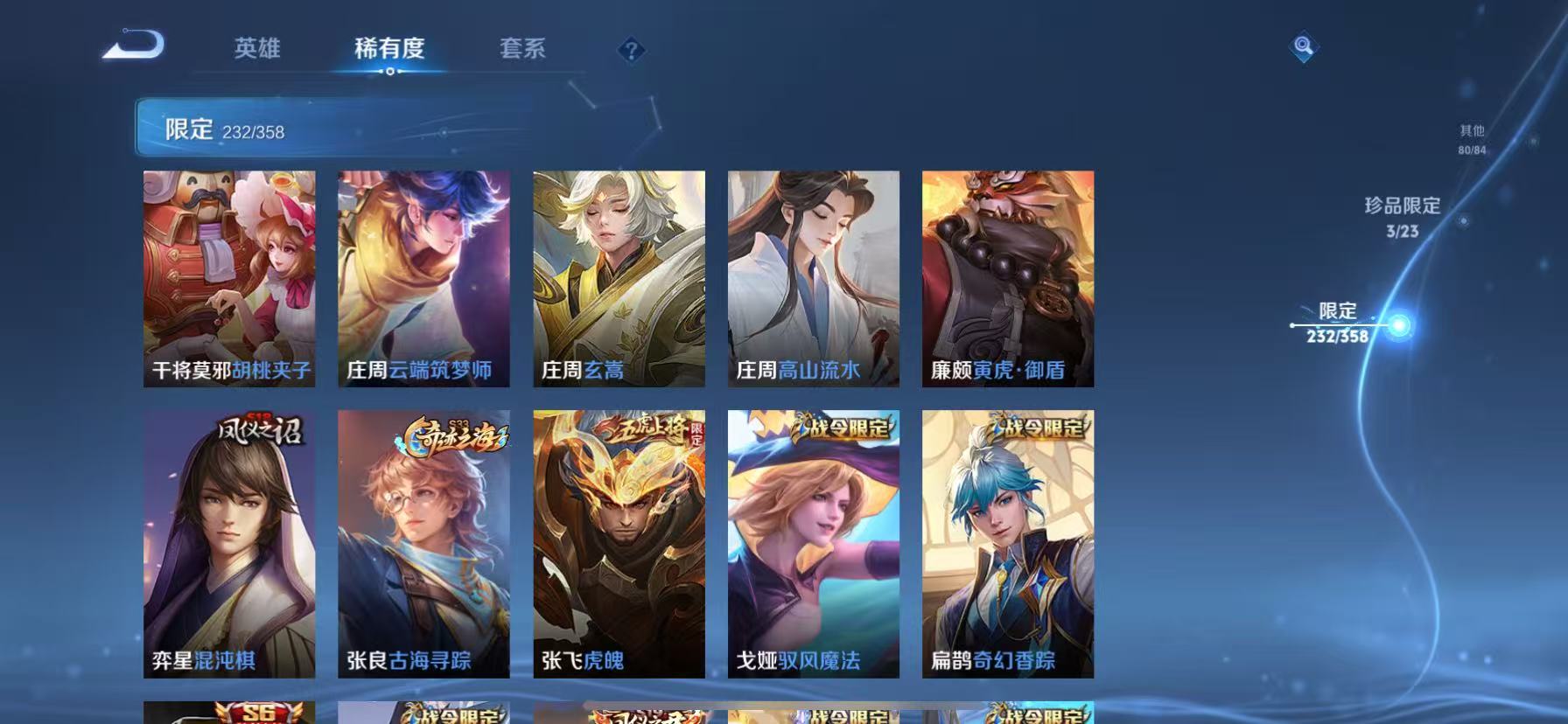This screenshot has height=724, width=1568.
Task: Click the active 稀有度 tab
Action: point(390,50)
